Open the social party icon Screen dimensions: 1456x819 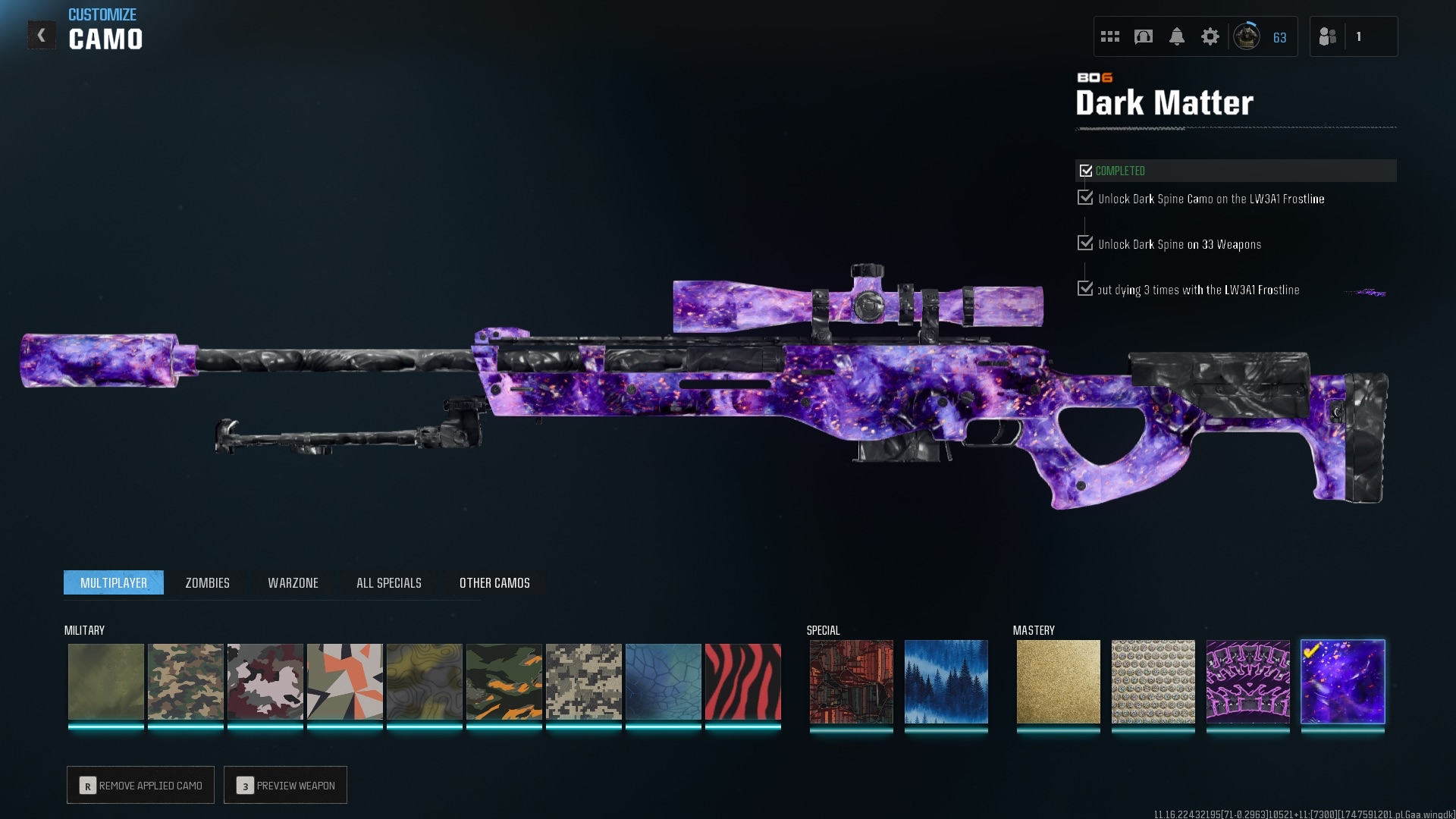1328,36
